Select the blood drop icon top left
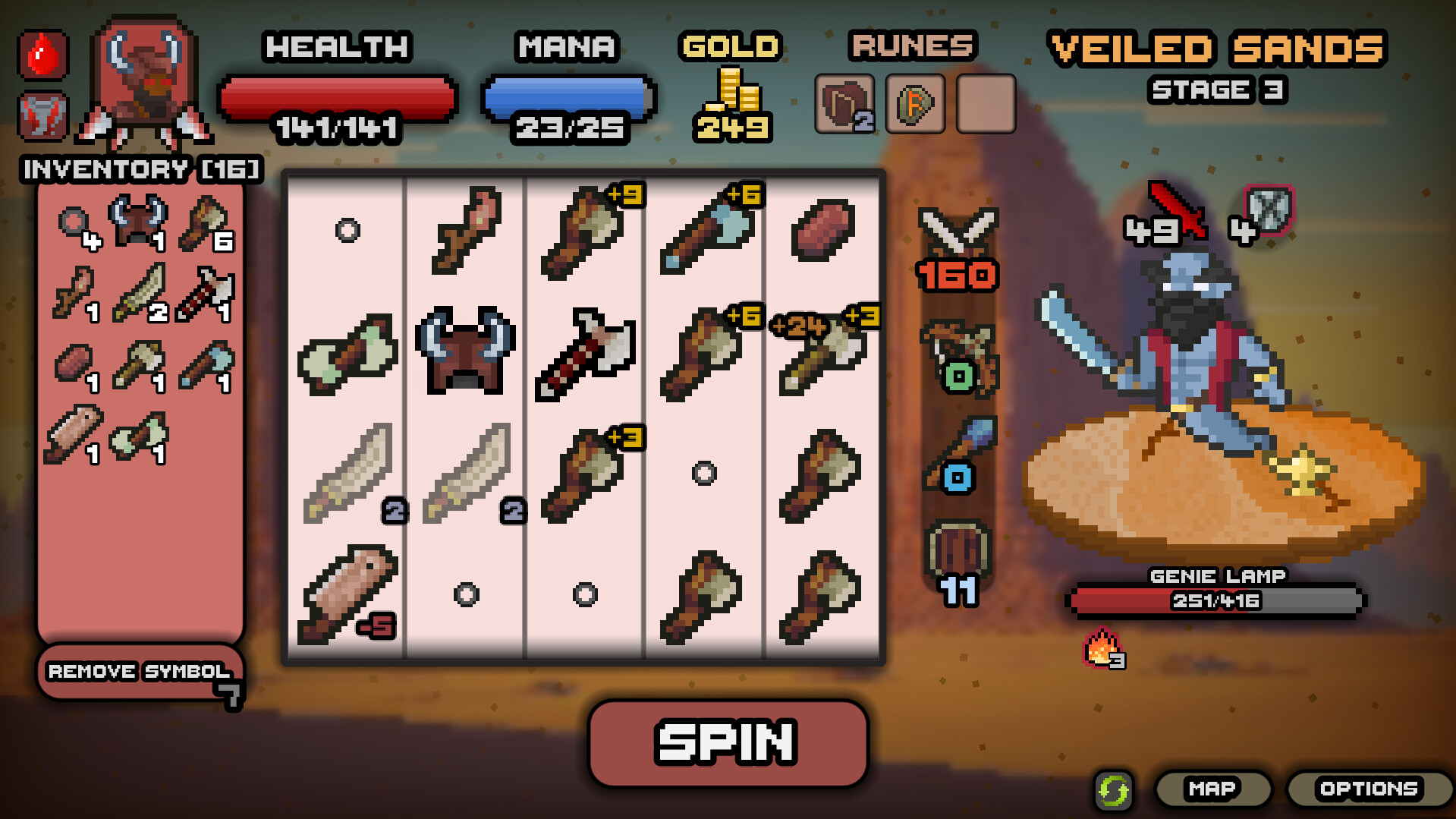Viewport: 1456px width, 819px height. pos(43,55)
